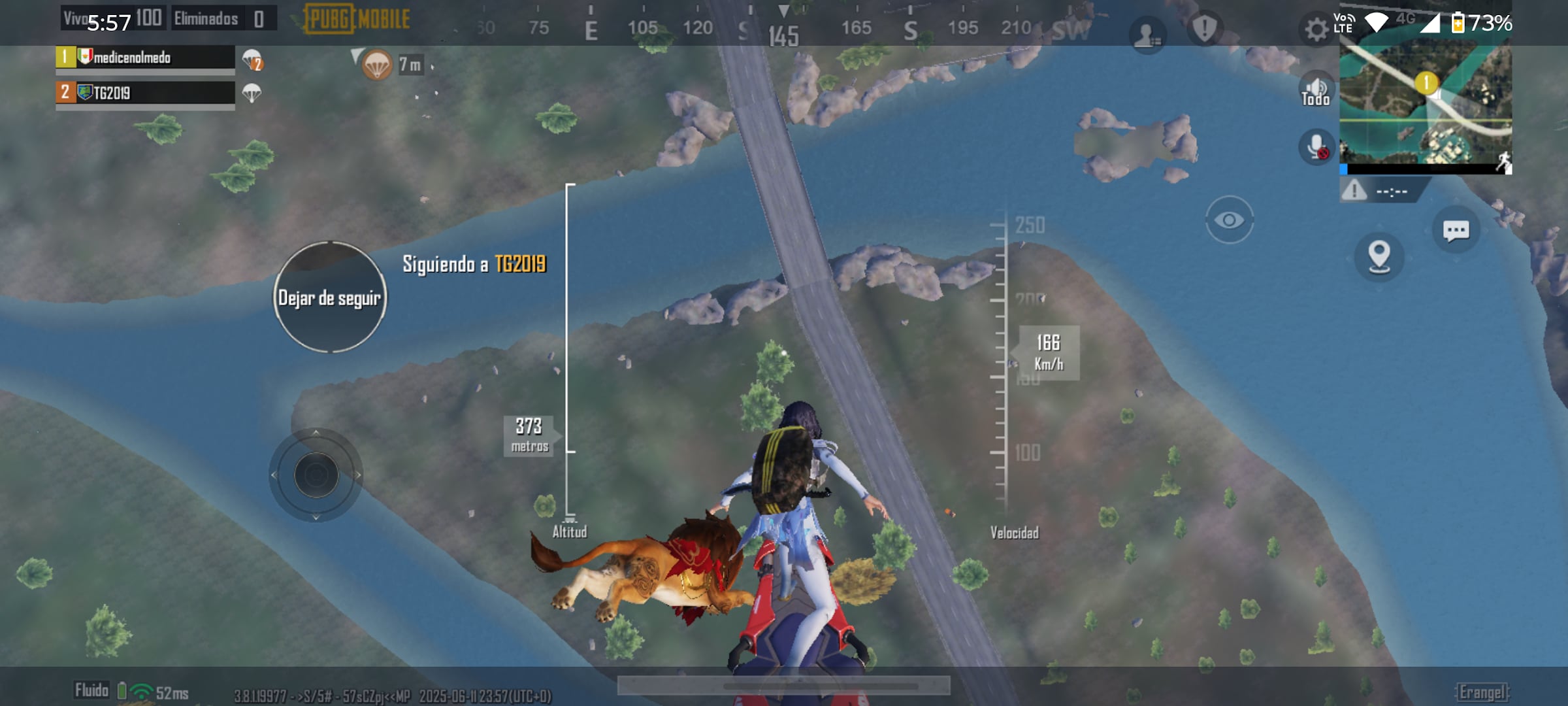Place a map location marker
The height and width of the screenshot is (706, 1568).
click(x=1379, y=256)
